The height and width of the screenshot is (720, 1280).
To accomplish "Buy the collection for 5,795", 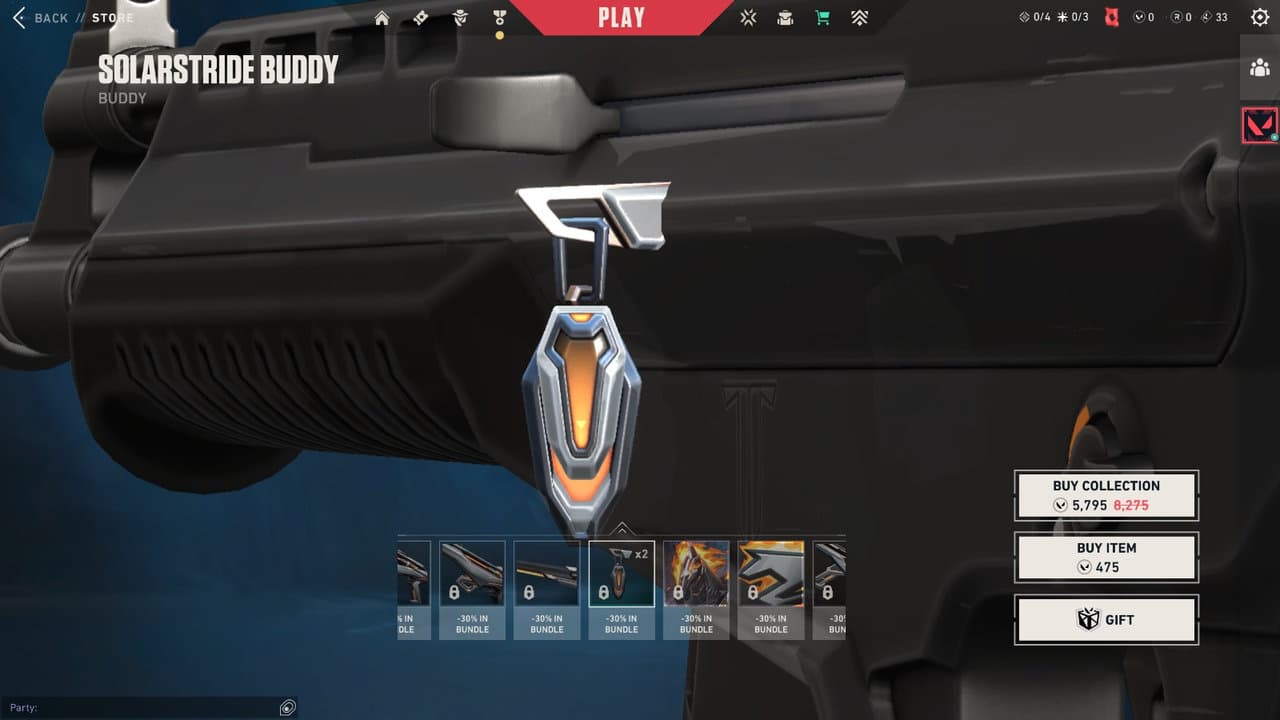I will 1106,495.
